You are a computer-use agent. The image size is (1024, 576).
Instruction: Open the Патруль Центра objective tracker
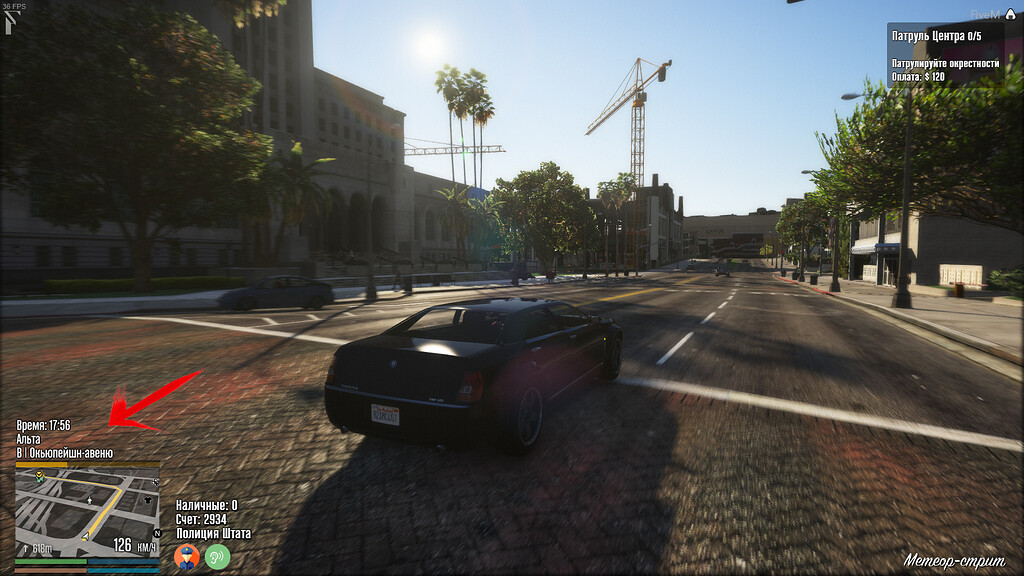tap(945, 55)
